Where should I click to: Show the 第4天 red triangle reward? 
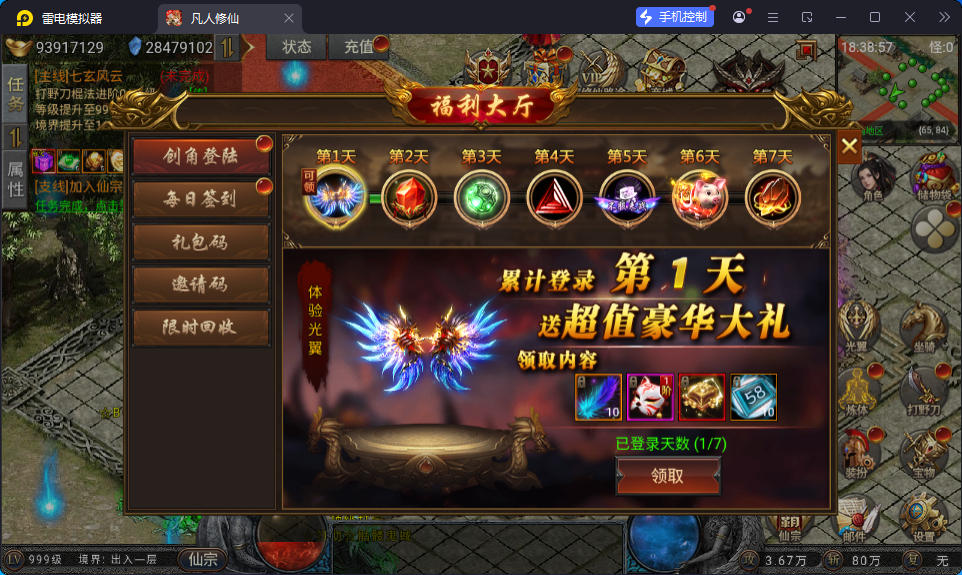[554, 196]
